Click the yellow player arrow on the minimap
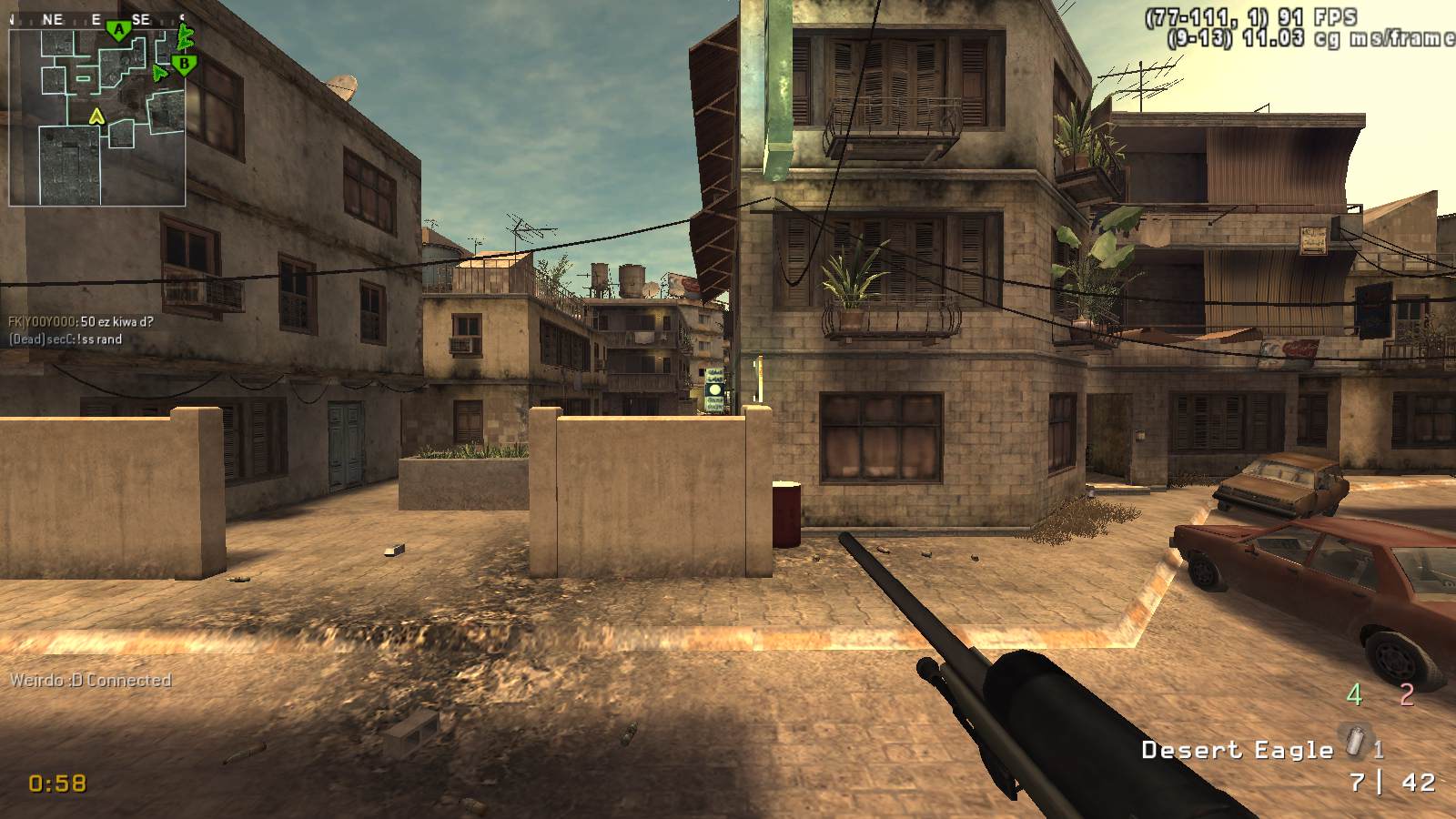Screen dimensions: 1456x819 pos(96,116)
